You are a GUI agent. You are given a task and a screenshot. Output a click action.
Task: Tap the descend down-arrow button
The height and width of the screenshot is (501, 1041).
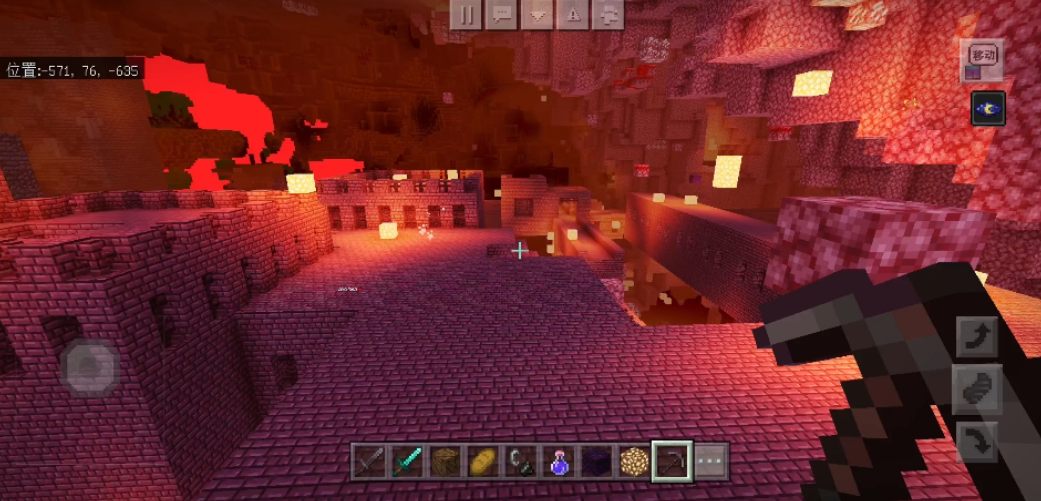(977, 440)
